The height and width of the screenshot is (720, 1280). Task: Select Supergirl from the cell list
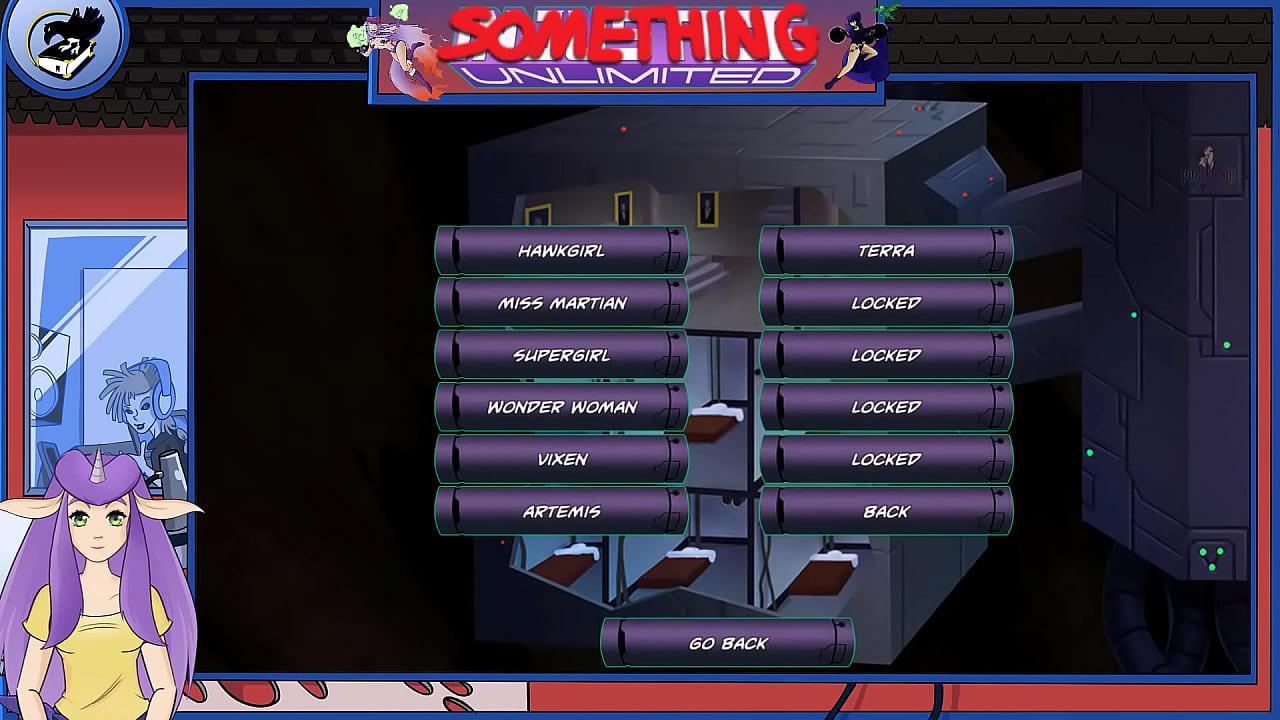(562, 355)
